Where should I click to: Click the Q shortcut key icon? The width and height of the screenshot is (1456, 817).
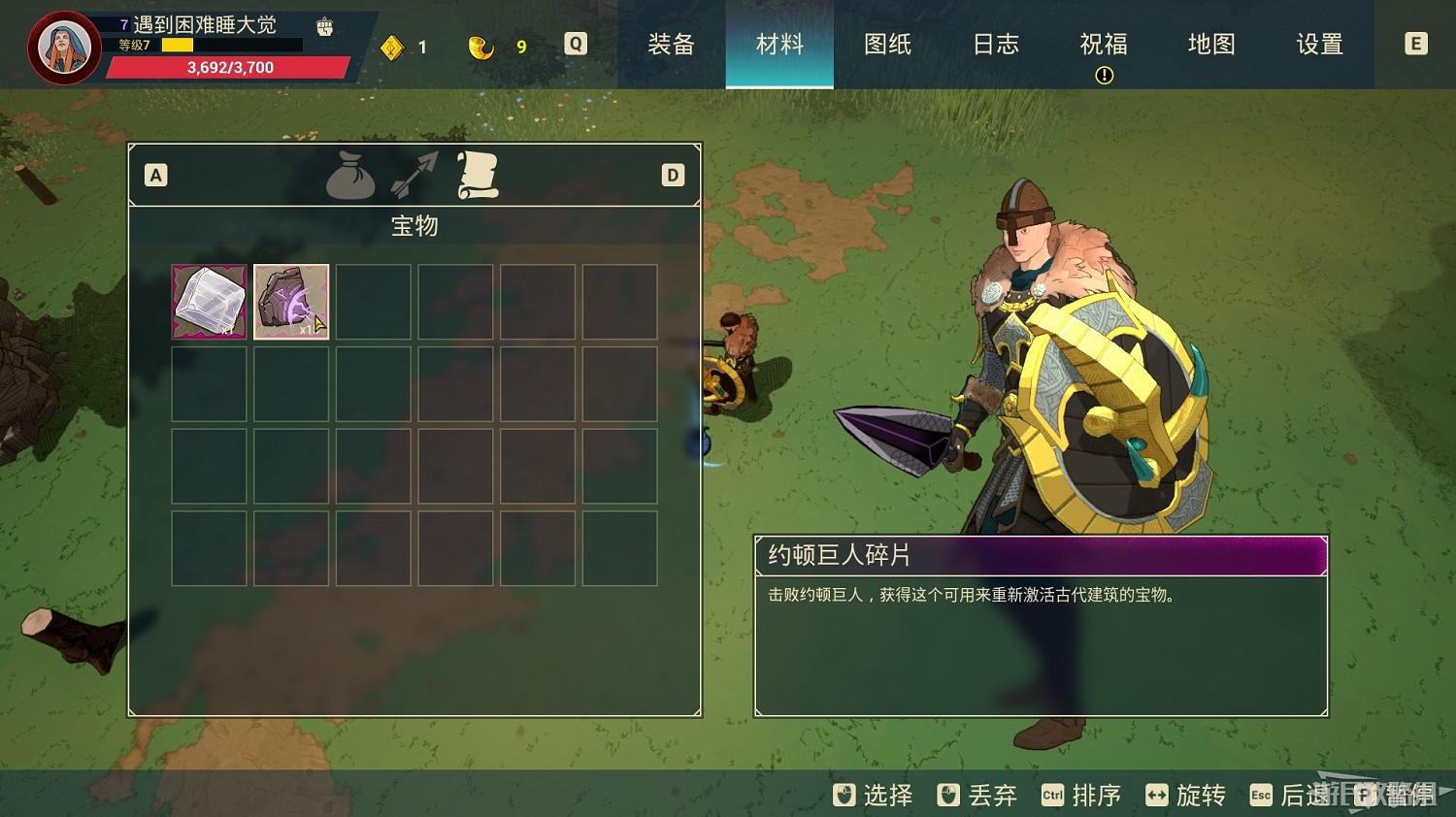click(575, 44)
